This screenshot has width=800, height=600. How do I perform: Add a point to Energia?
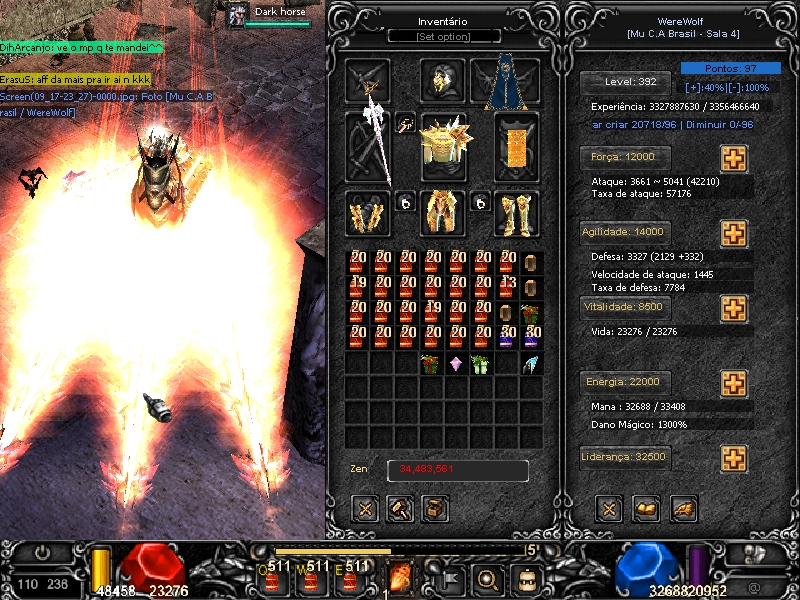tap(734, 383)
